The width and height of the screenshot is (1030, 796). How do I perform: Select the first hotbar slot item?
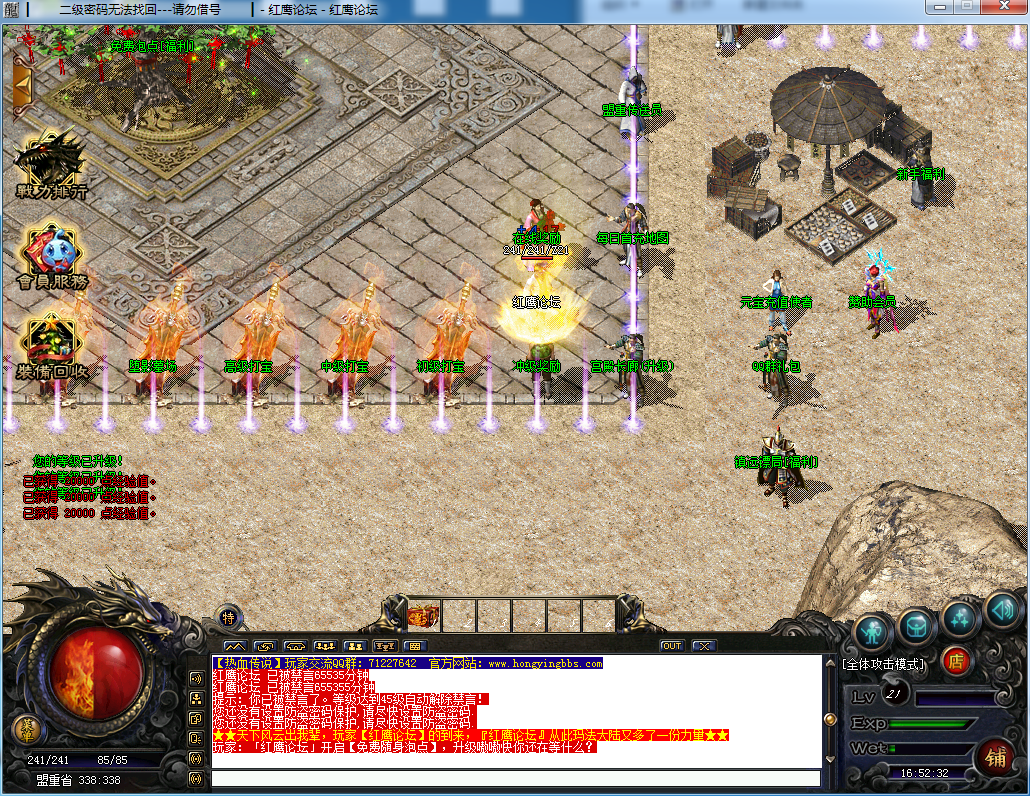(x=423, y=614)
